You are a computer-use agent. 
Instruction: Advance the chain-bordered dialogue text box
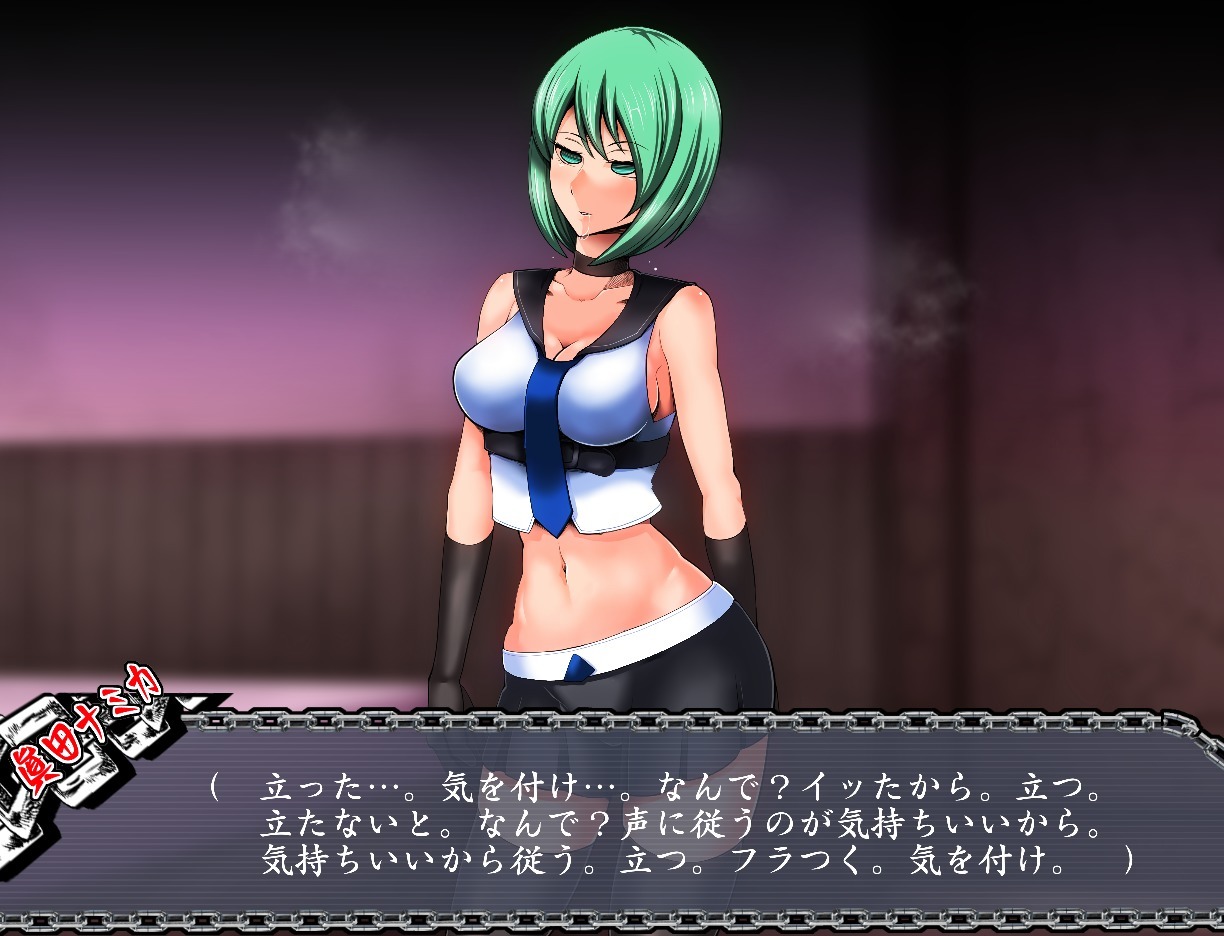tap(690, 822)
